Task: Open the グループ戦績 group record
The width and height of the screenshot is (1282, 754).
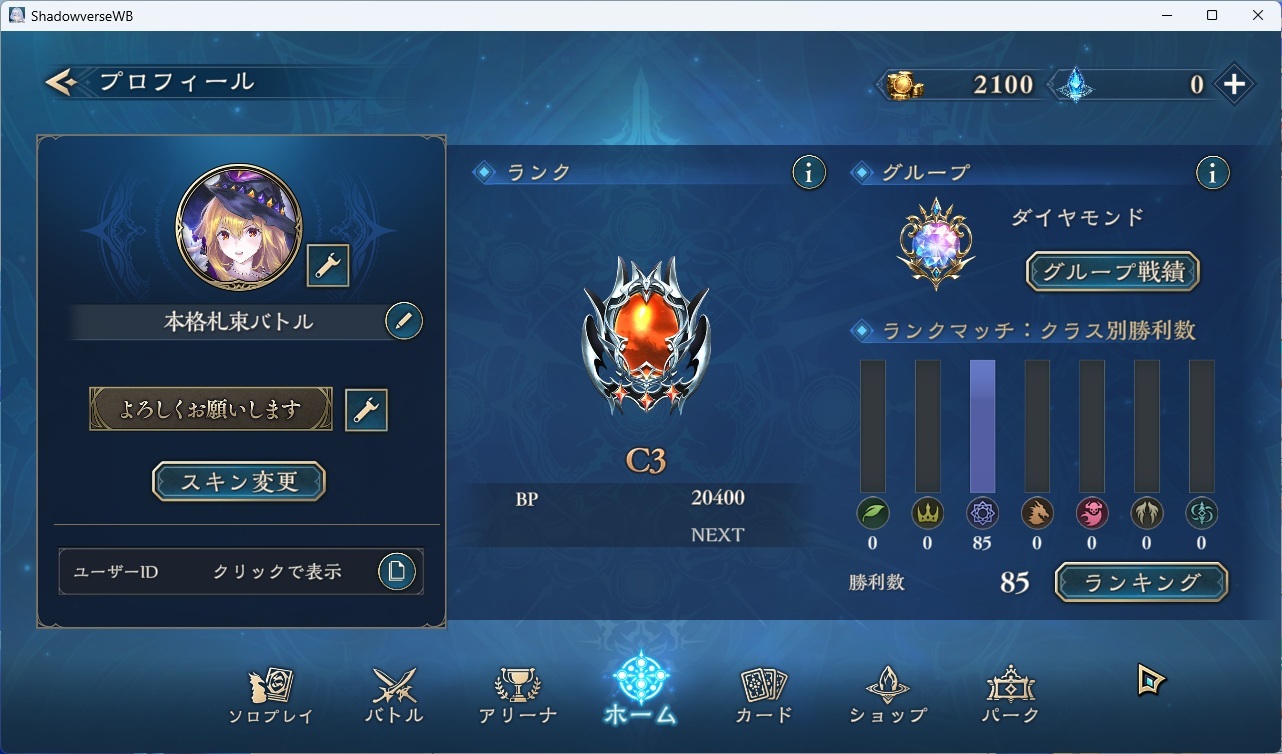Action: [1112, 271]
